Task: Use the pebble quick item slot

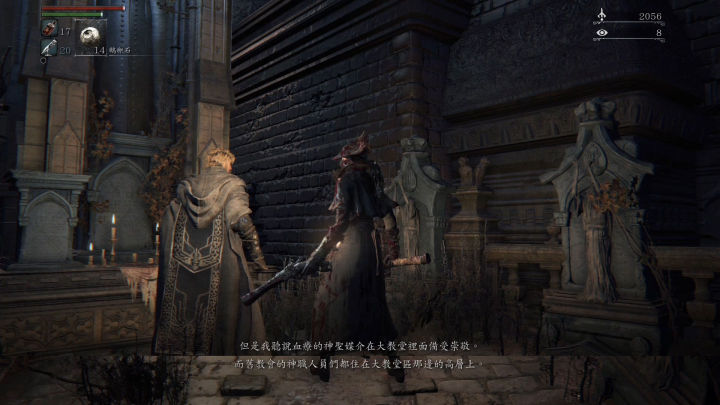Action: (91, 33)
